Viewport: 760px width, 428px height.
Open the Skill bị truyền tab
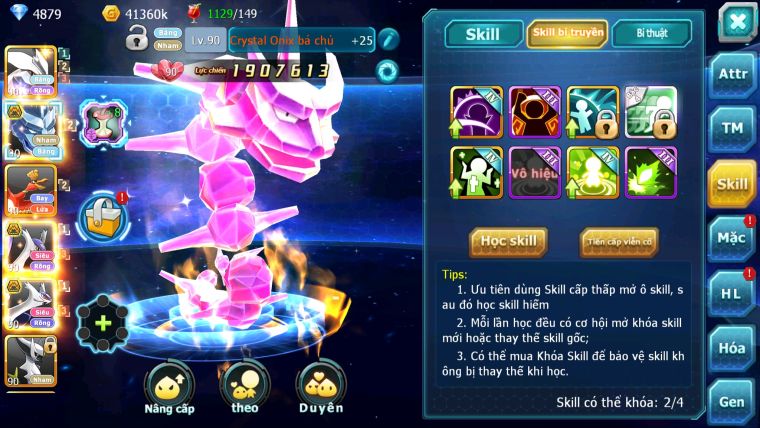pos(567,33)
